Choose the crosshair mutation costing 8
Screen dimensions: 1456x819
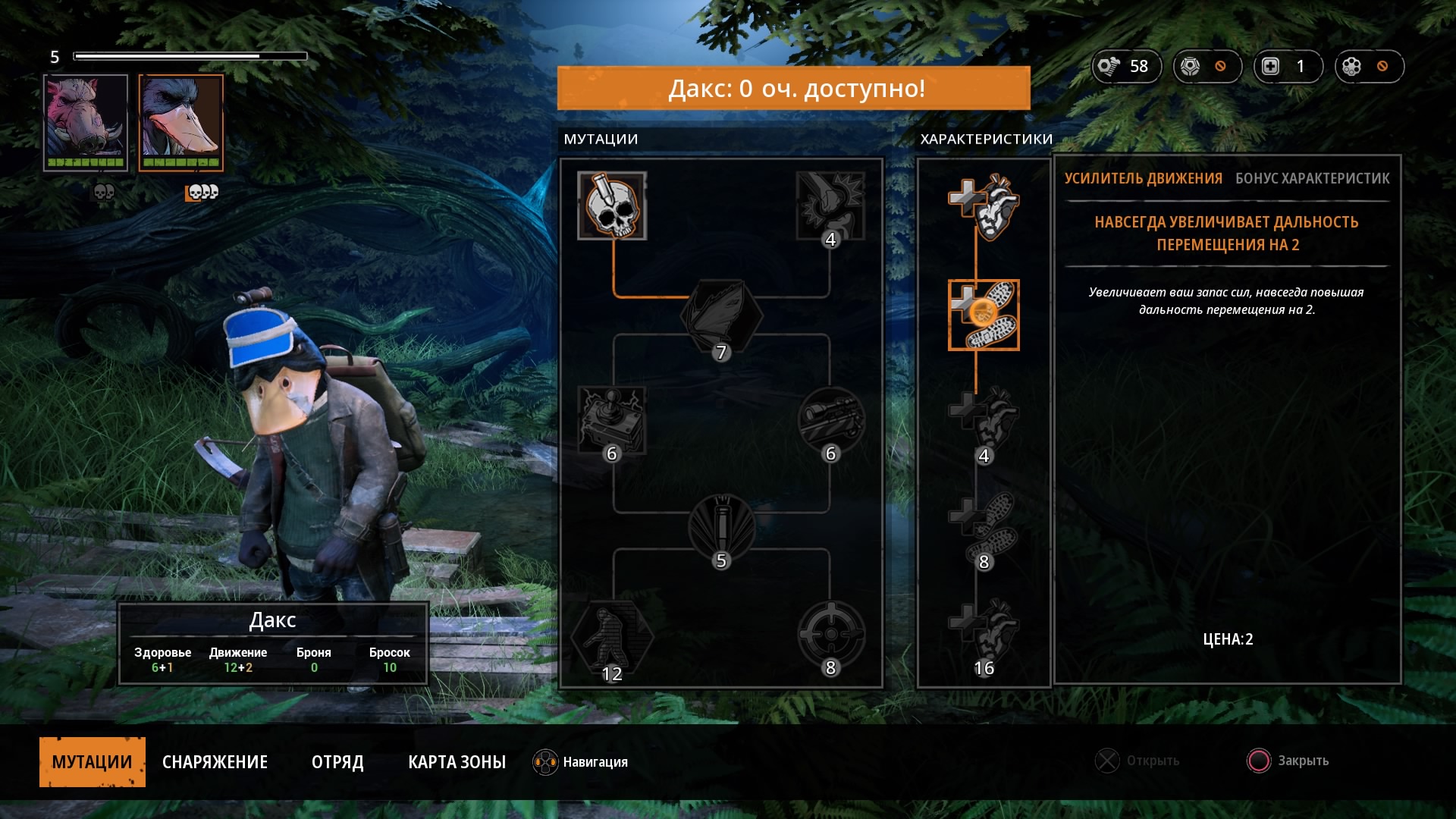(831, 634)
